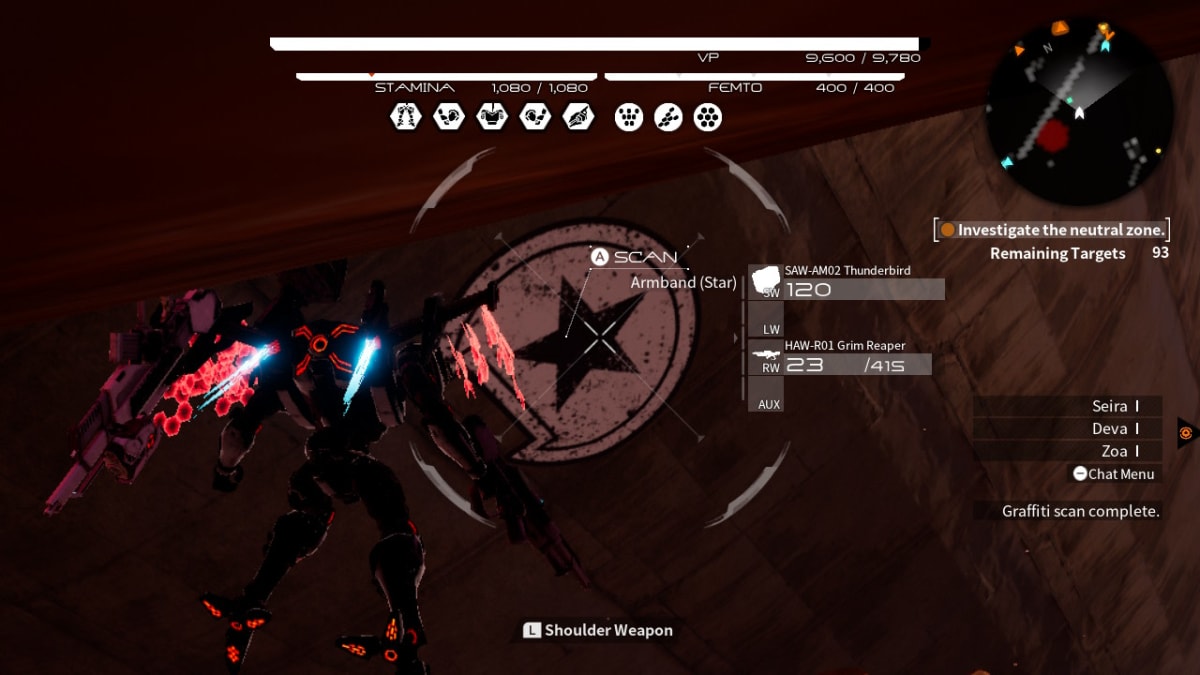Activate the diagonal dots Femto mode icon
The width and height of the screenshot is (1200, 675).
(668, 117)
